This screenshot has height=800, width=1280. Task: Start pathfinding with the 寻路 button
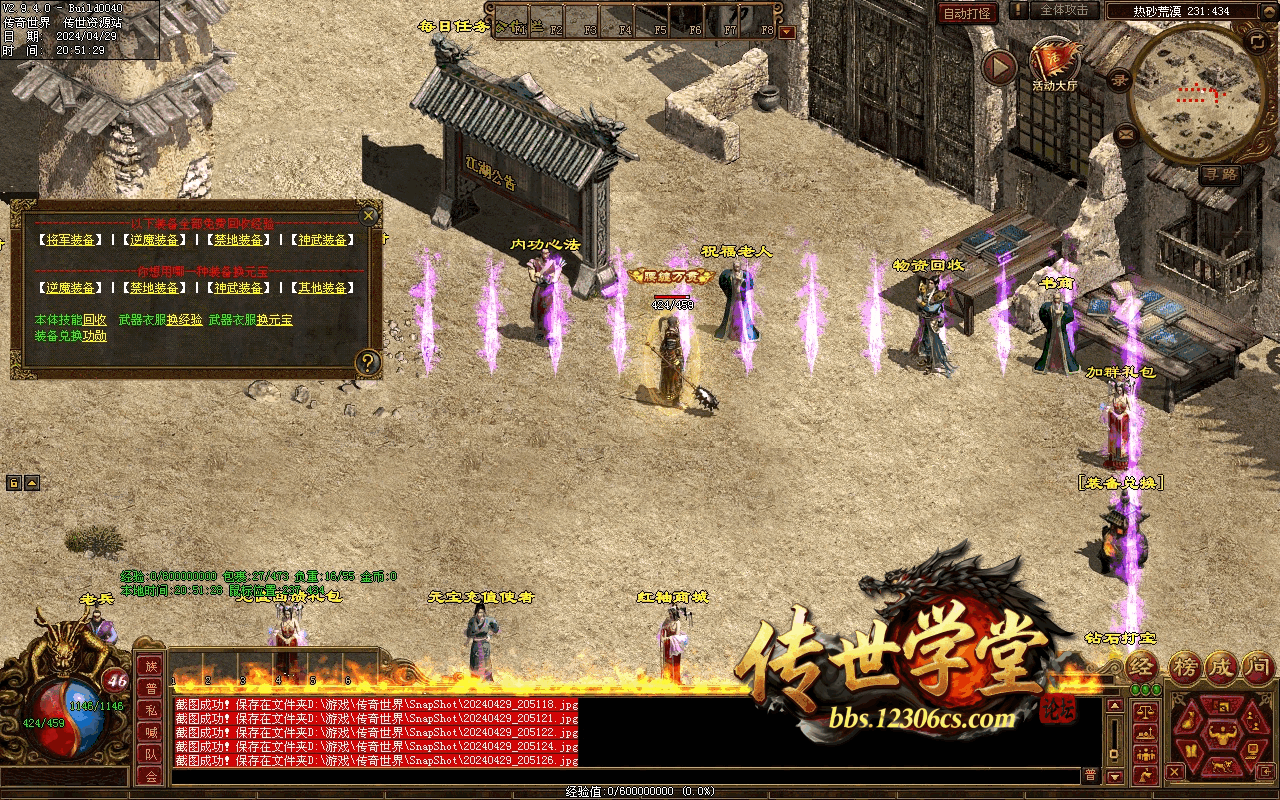click(x=1220, y=174)
